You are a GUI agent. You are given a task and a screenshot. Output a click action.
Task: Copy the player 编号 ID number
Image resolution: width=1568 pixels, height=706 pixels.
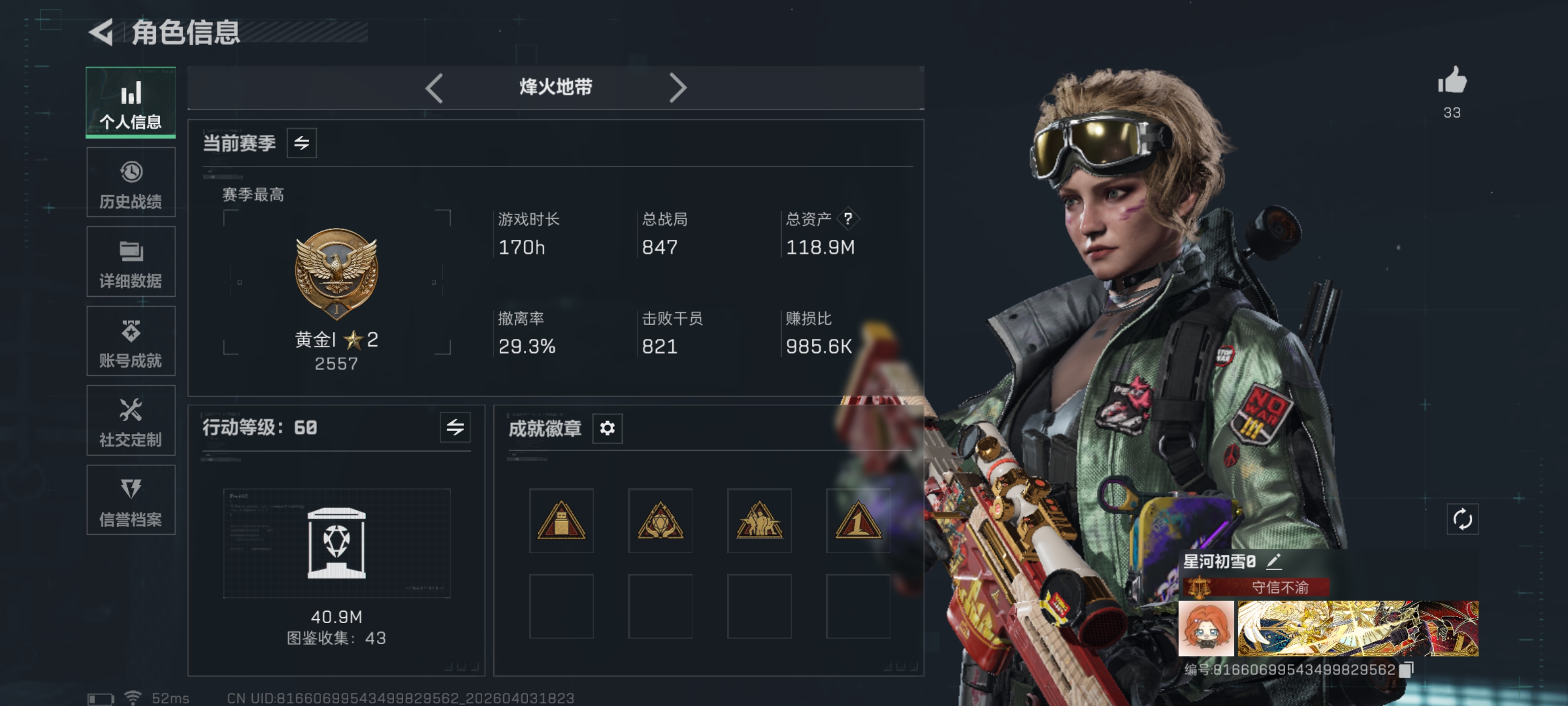pos(1407,669)
